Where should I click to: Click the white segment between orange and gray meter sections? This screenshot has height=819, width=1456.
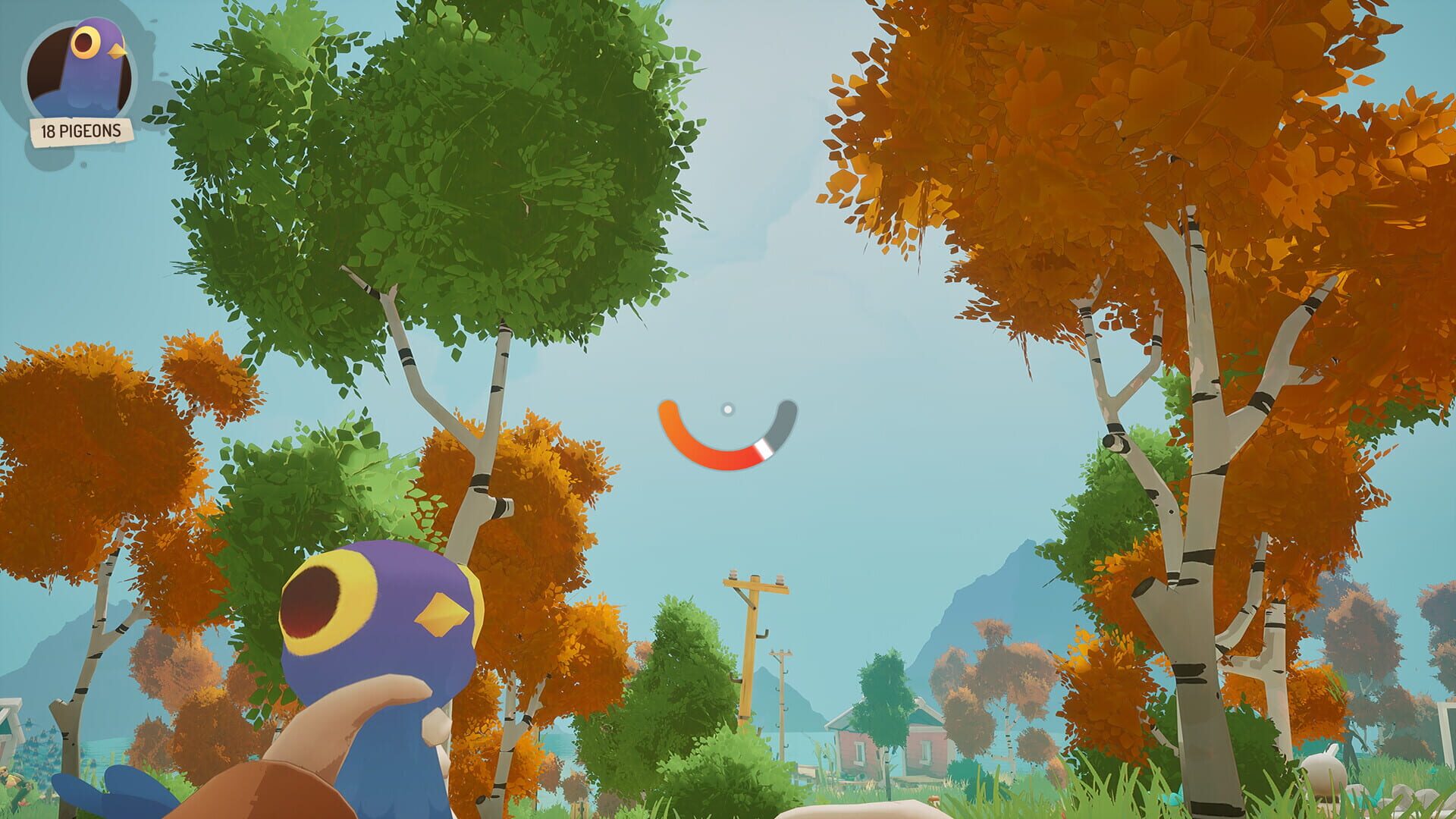coord(764,449)
